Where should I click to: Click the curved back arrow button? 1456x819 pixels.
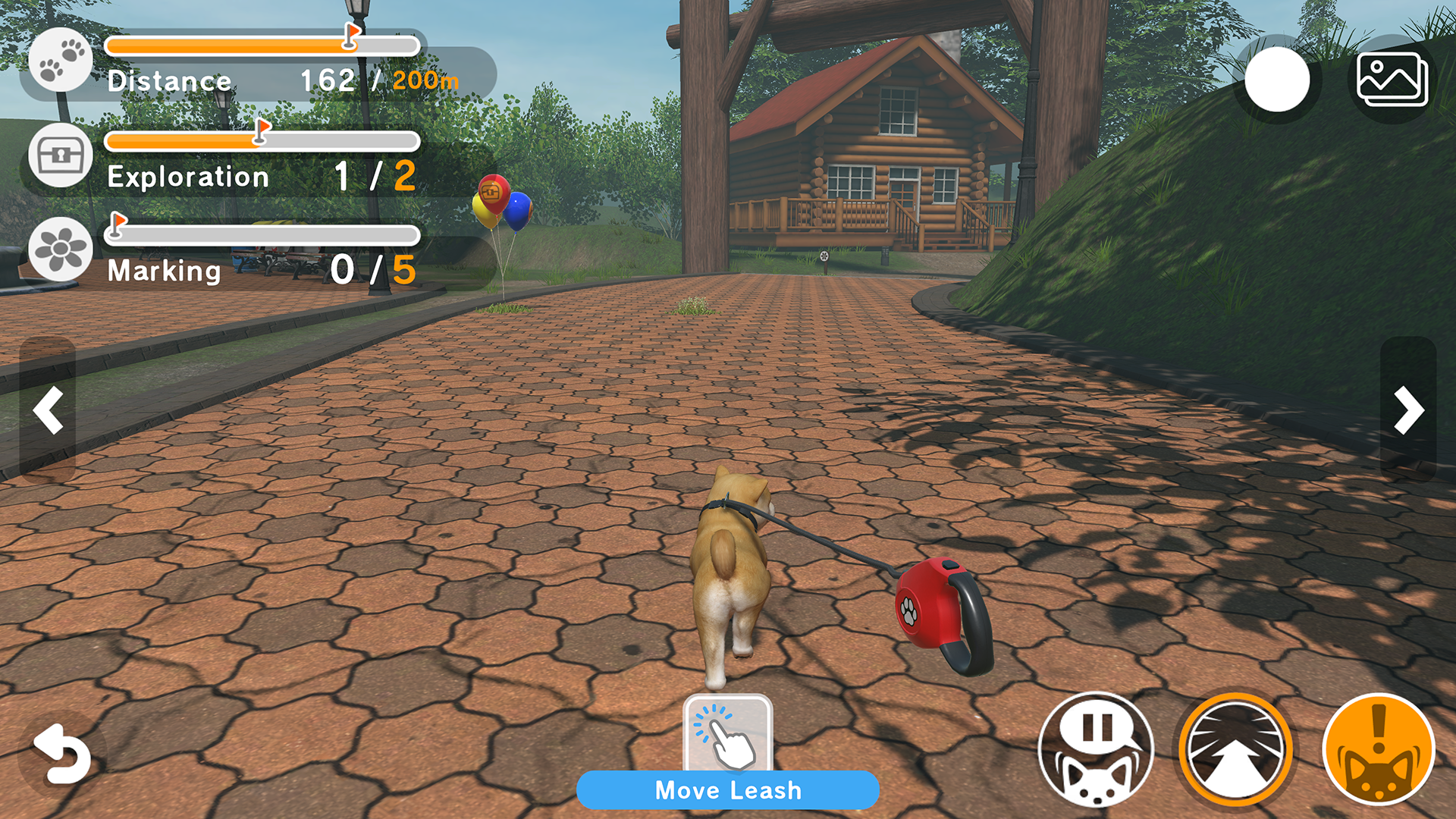(61, 754)
